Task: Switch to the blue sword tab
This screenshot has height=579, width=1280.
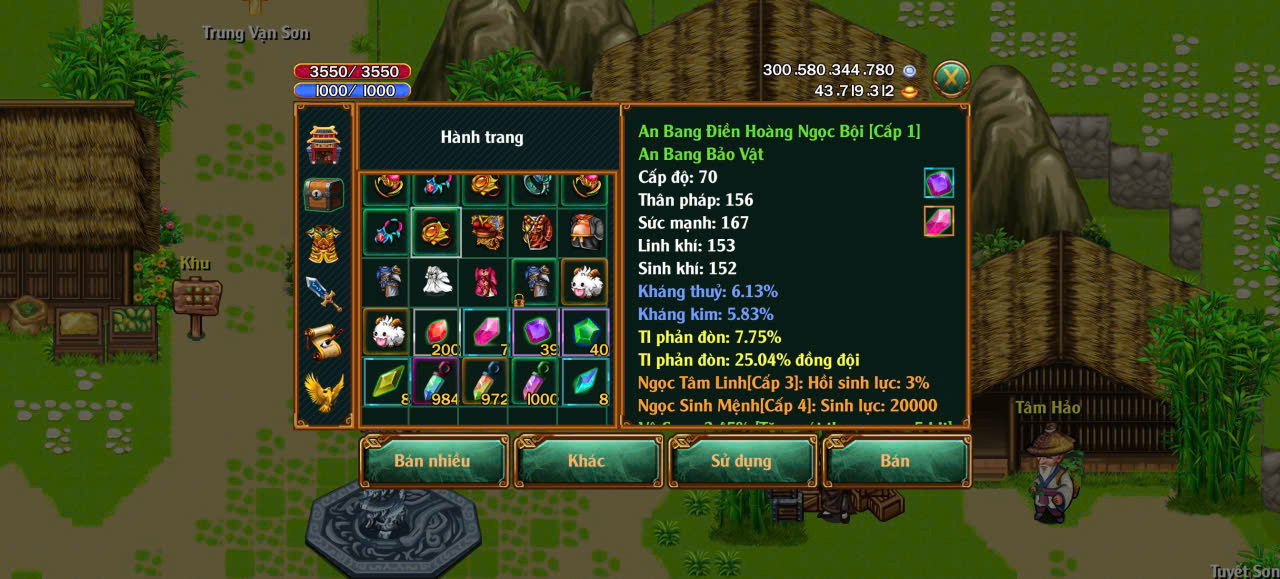Action: (324, 293)
